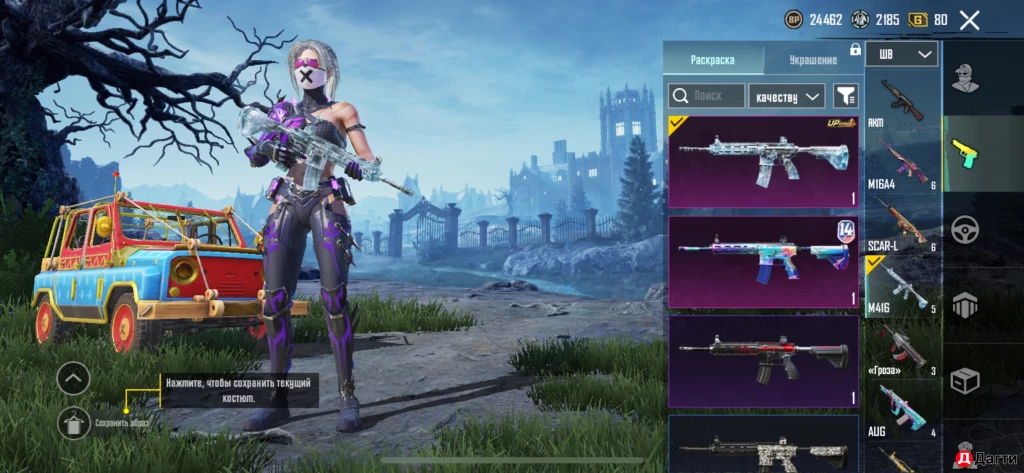Click the Поиск search field
Viewport: 1024px width, 473px height.
707,96
